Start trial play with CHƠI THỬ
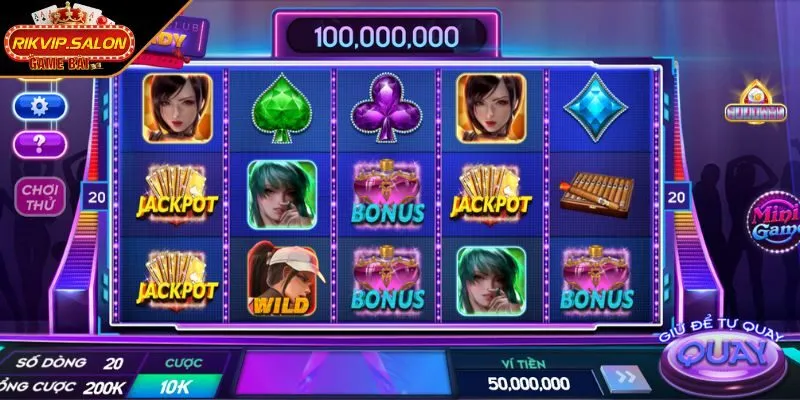 tap(40, 196)
